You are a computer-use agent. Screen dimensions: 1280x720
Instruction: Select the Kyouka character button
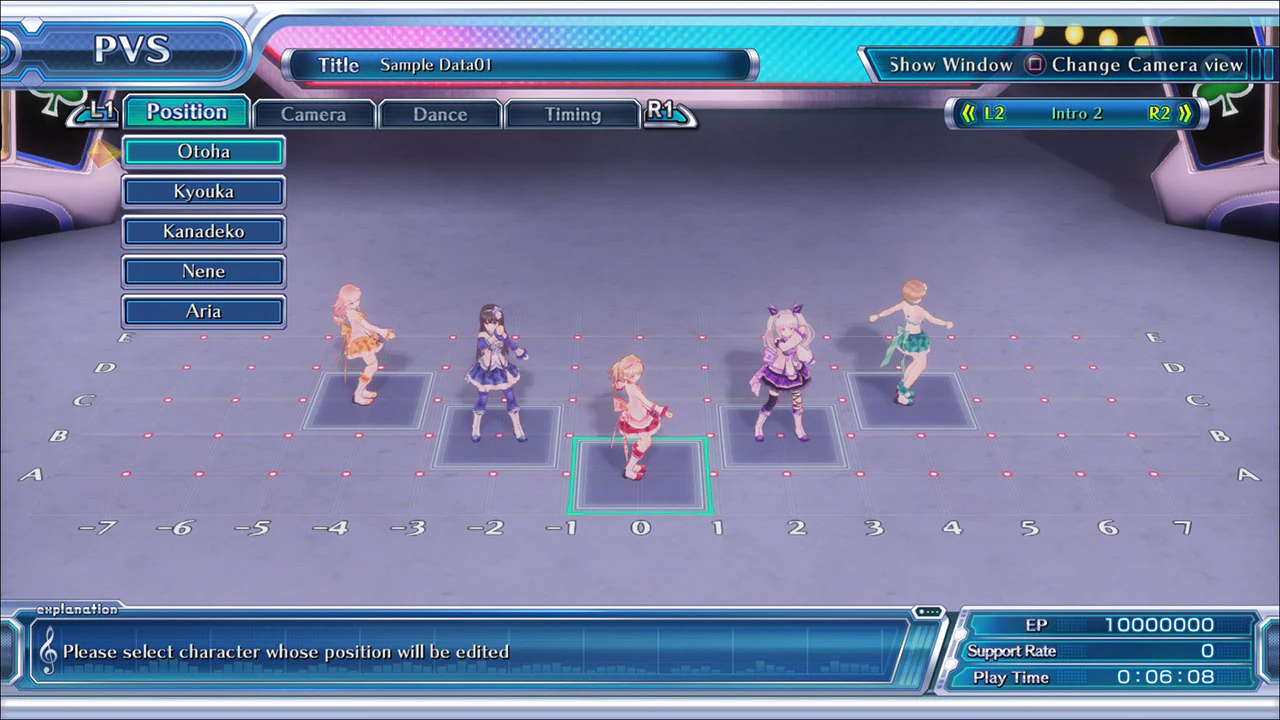tap(203, 191)
